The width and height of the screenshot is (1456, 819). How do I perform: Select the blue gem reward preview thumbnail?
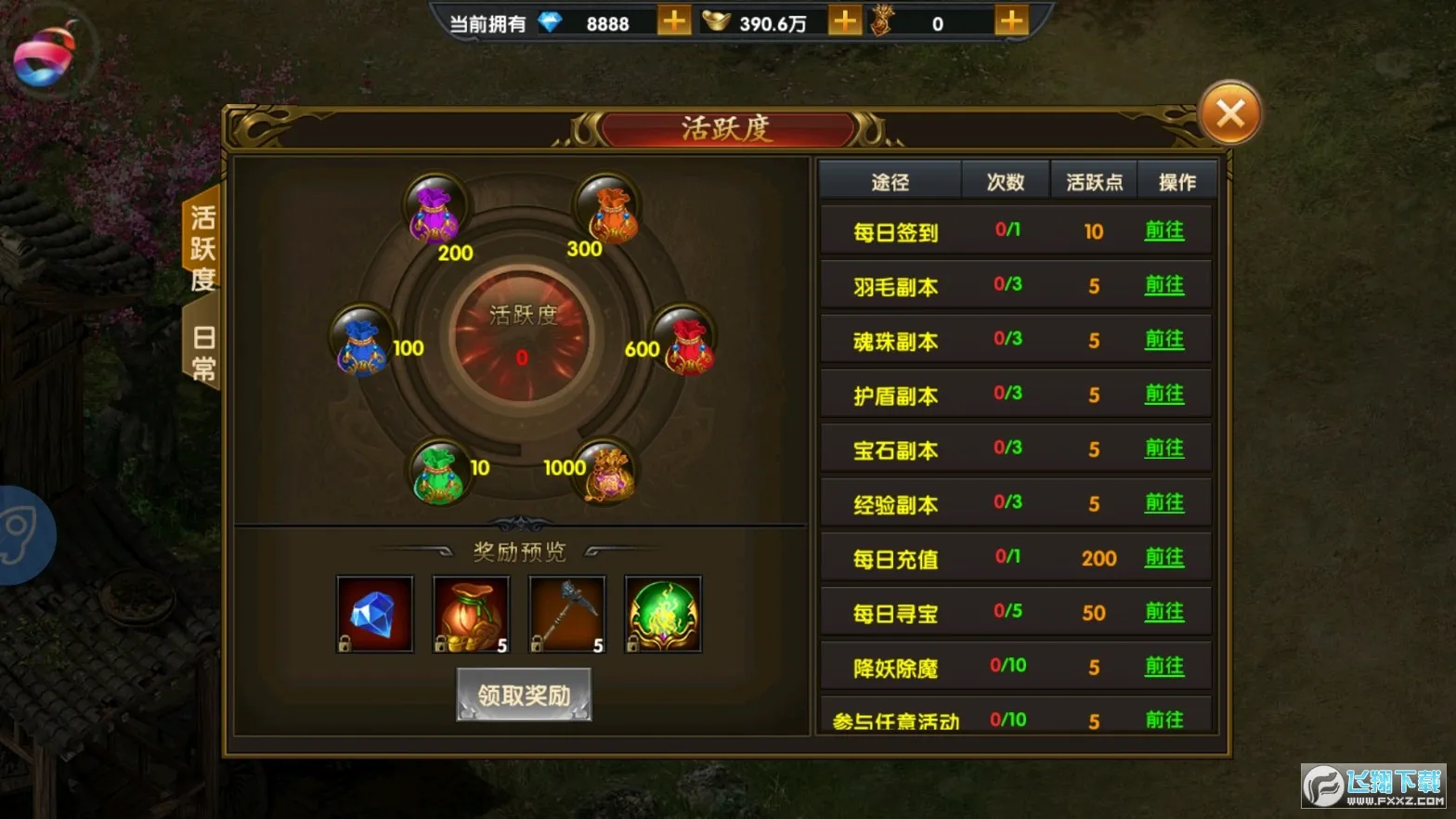coord(374,614)
